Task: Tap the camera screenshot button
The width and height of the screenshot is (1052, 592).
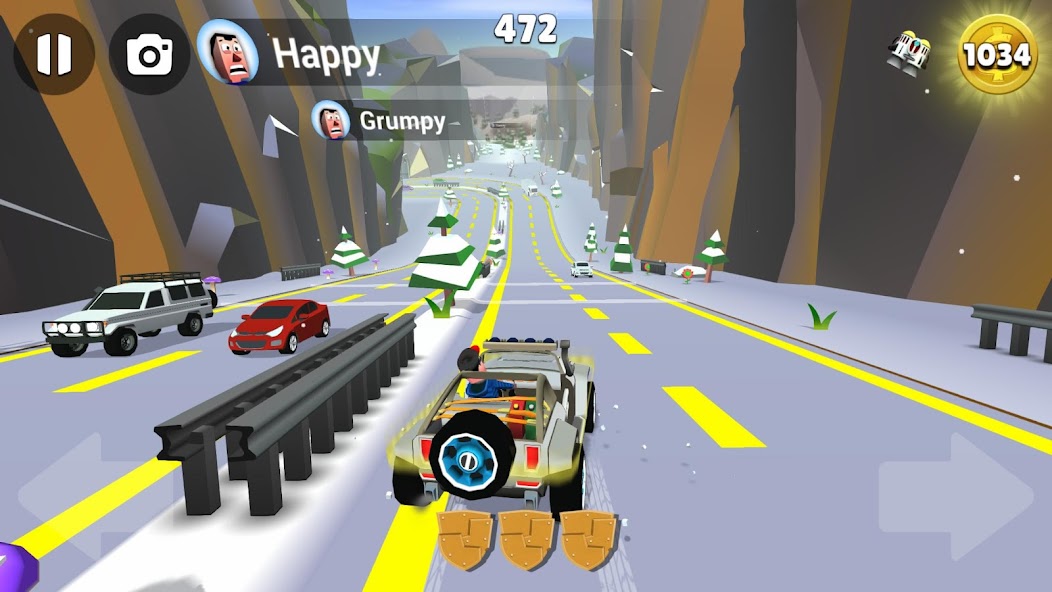Action: (150, 55)
